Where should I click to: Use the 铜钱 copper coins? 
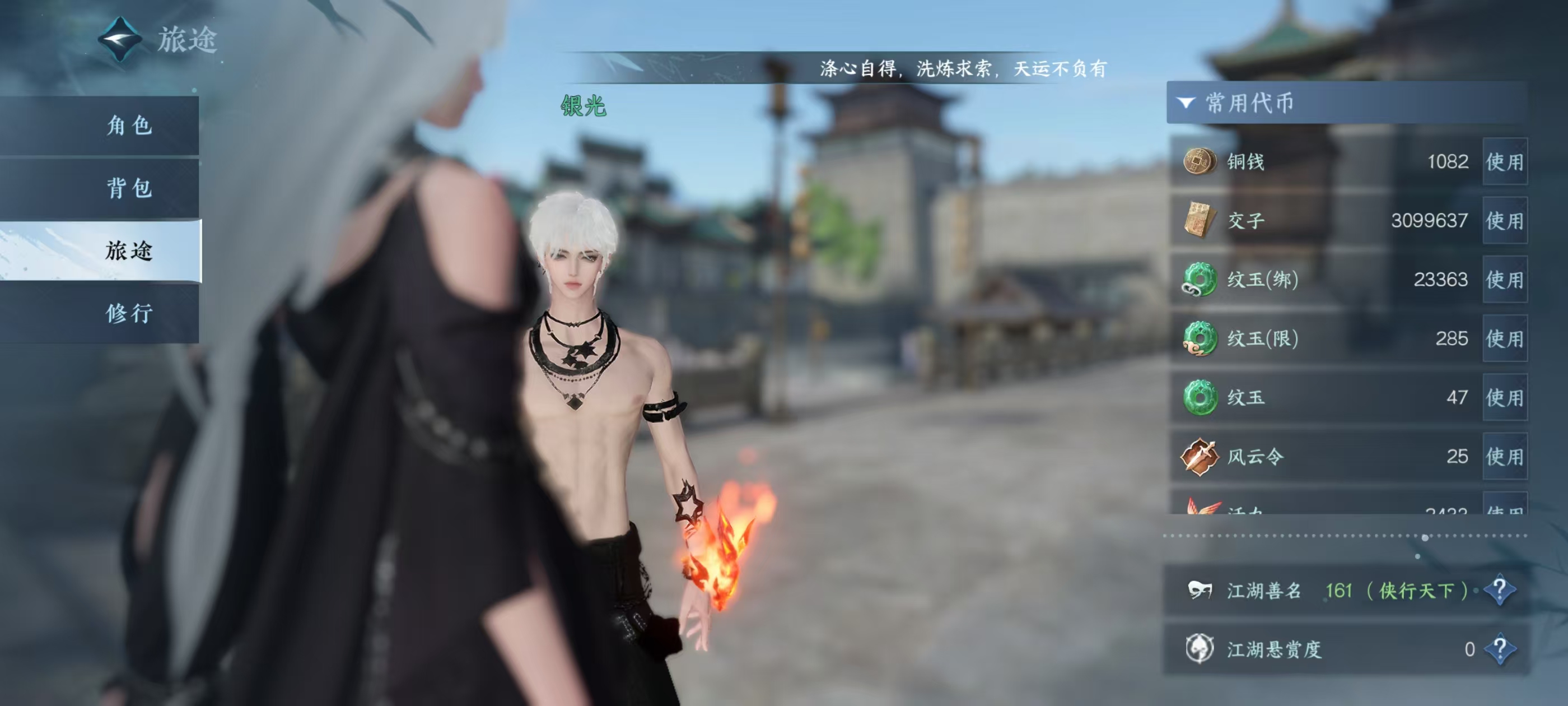click(x=1504, y=161)
